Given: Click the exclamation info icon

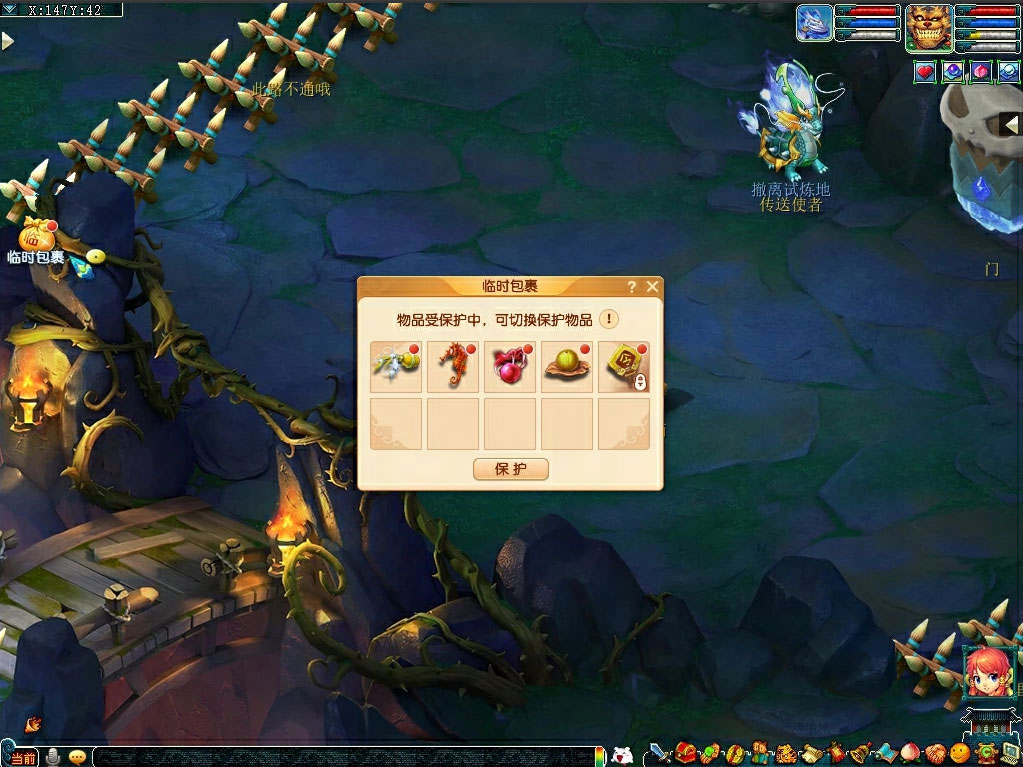Looking at the screenshot, I should [609, 320].
